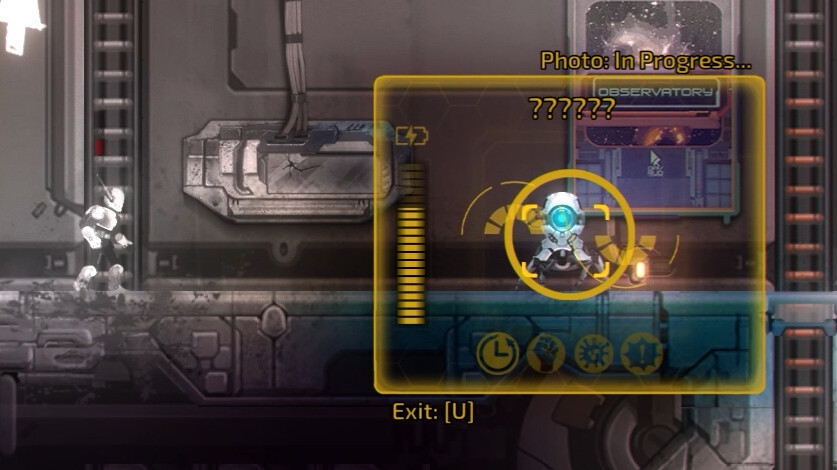Select the clock icon in the photo frame
The height and width of the screenshot is (470, 837).
click(497, 353)
